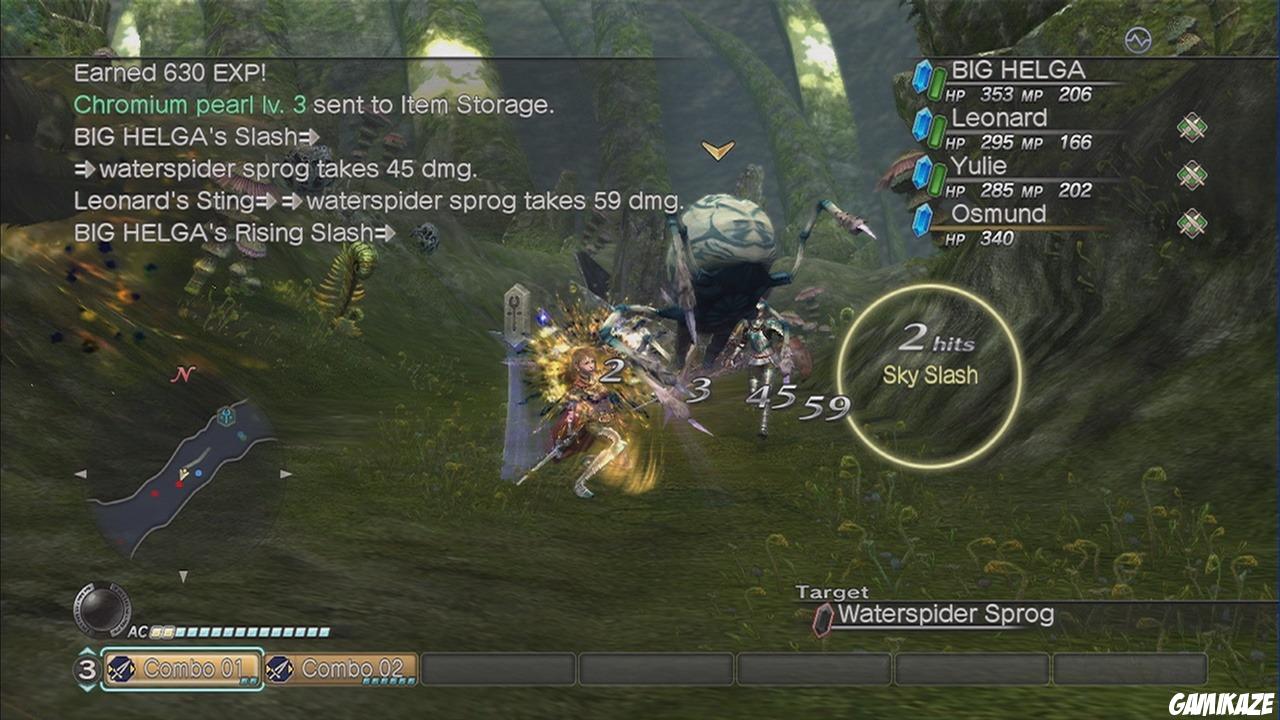The width and height of the screenshot is (1280, 720).
Task: Click the command palette number 3 indicator
Action: [87, 670]
